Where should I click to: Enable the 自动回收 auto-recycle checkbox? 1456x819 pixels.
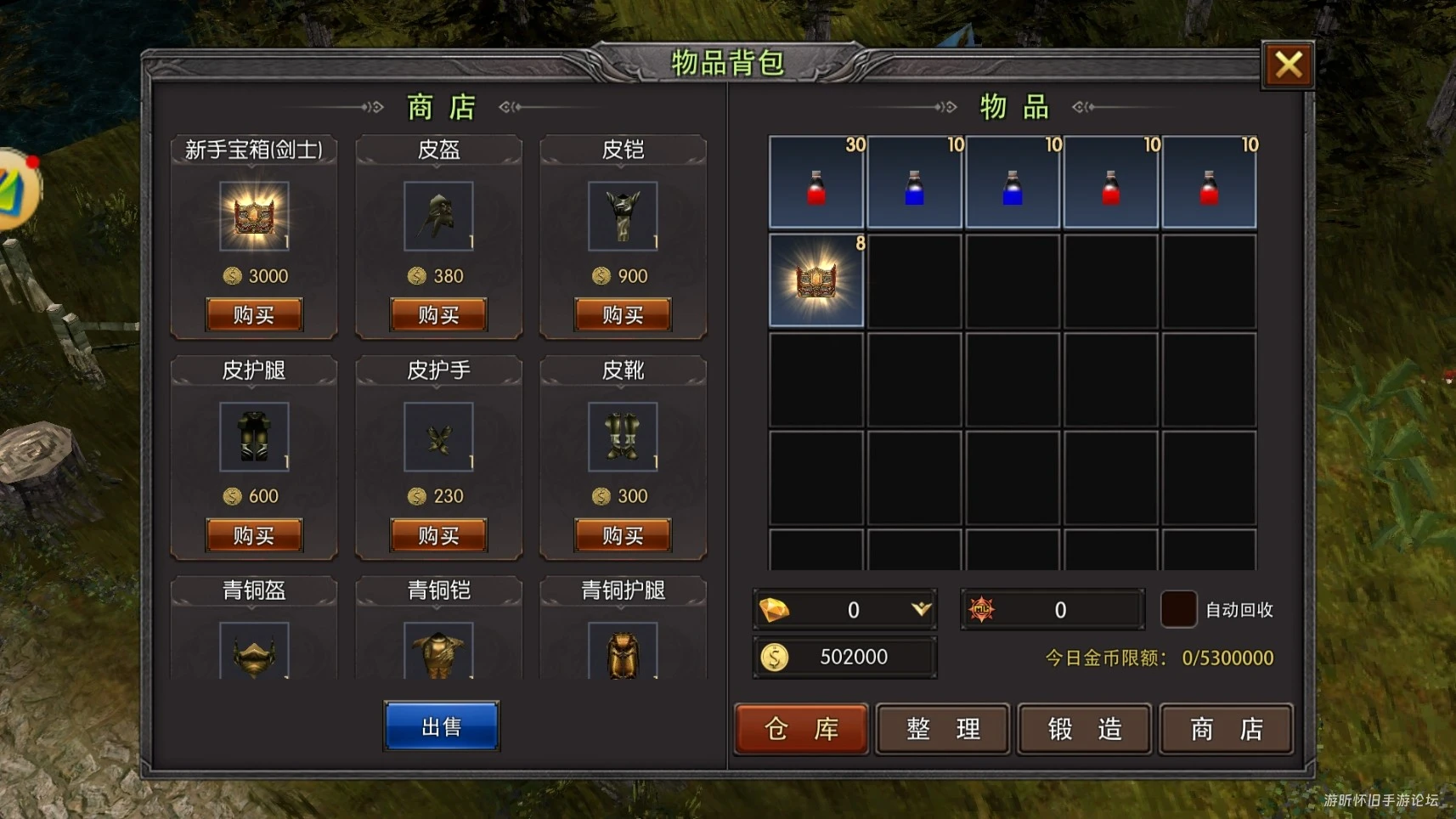click(1178, 609)
